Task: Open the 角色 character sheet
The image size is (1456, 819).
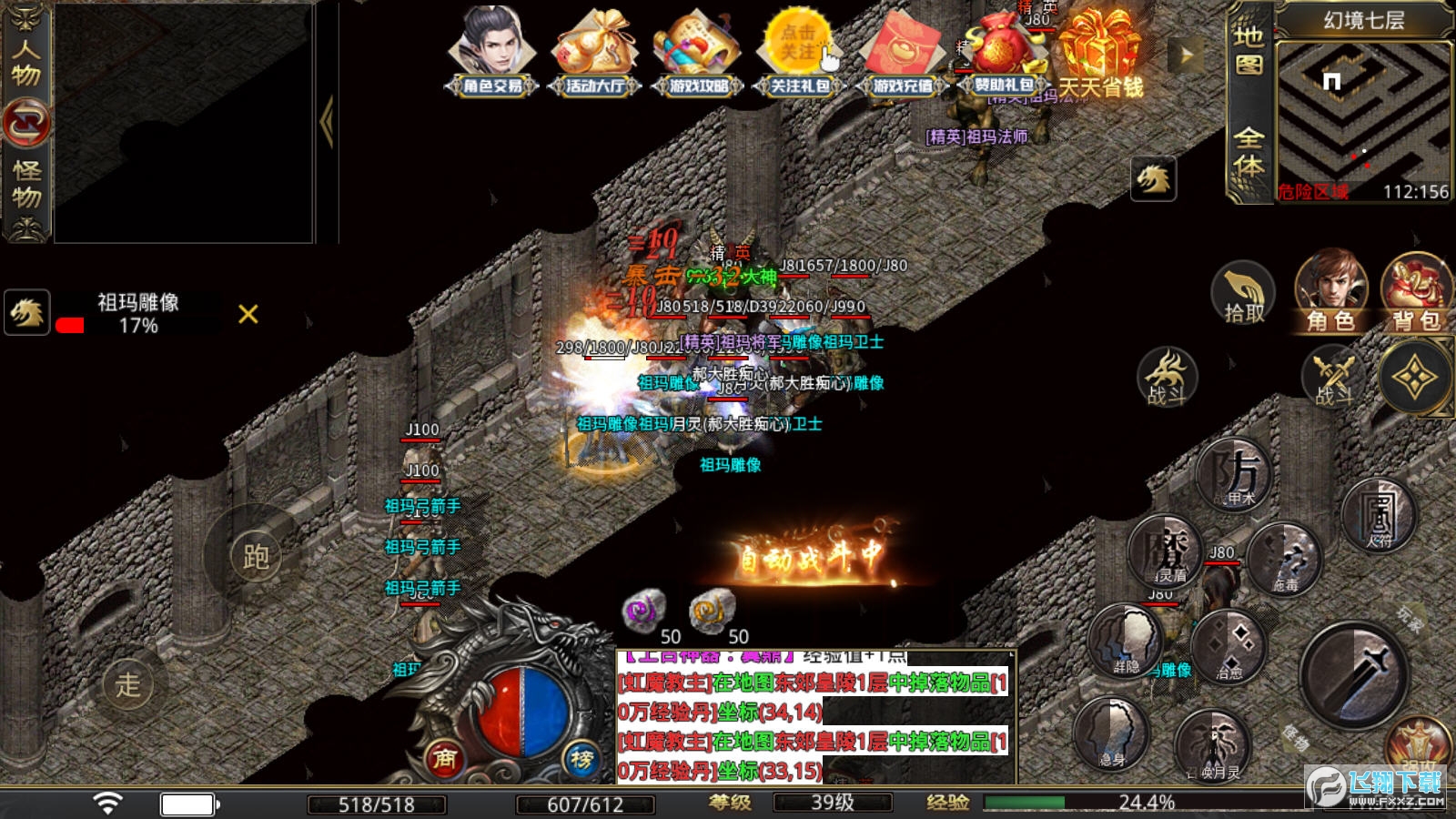Action: pos(1331,291)
